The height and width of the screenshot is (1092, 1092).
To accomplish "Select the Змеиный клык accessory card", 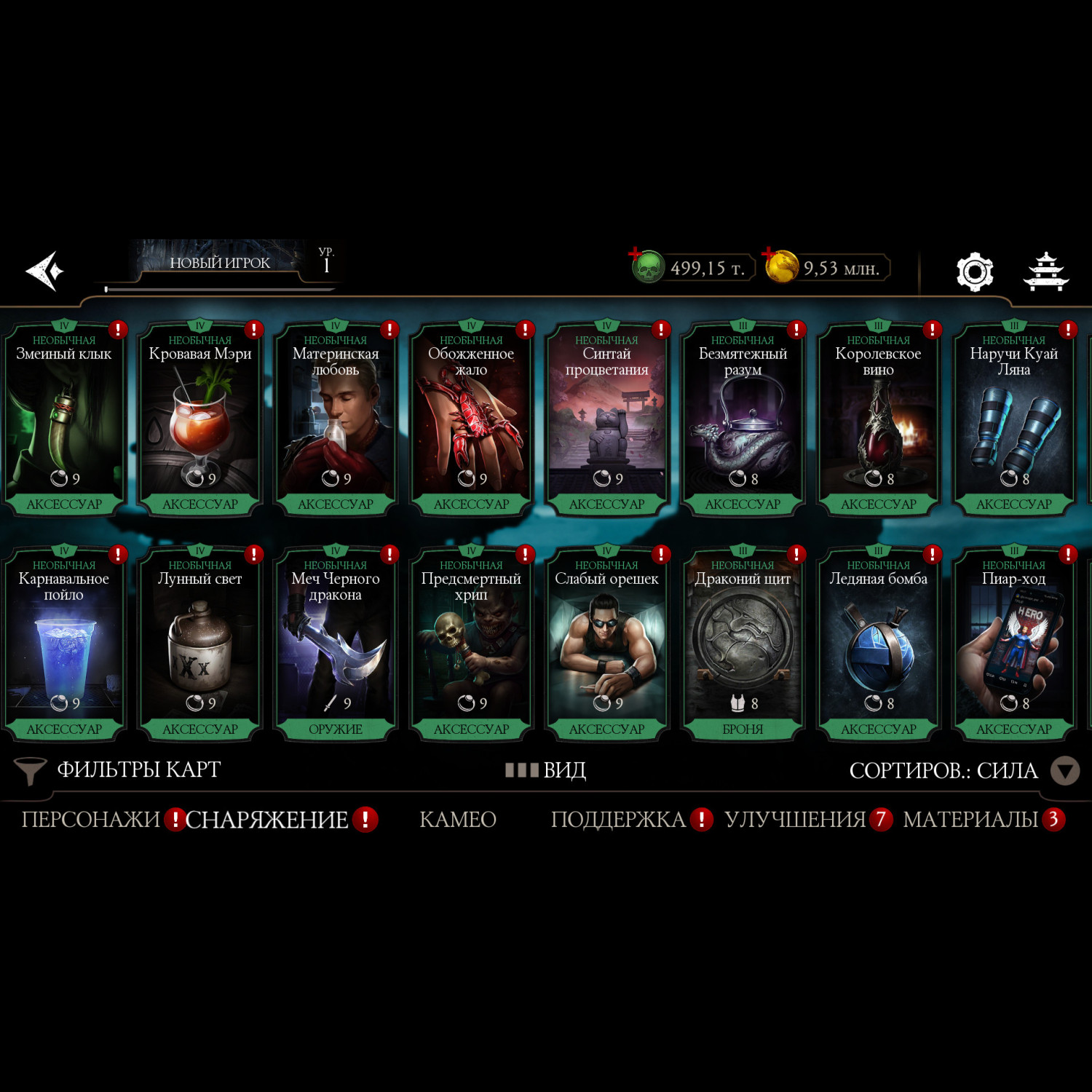I will [x=64, y=420].
